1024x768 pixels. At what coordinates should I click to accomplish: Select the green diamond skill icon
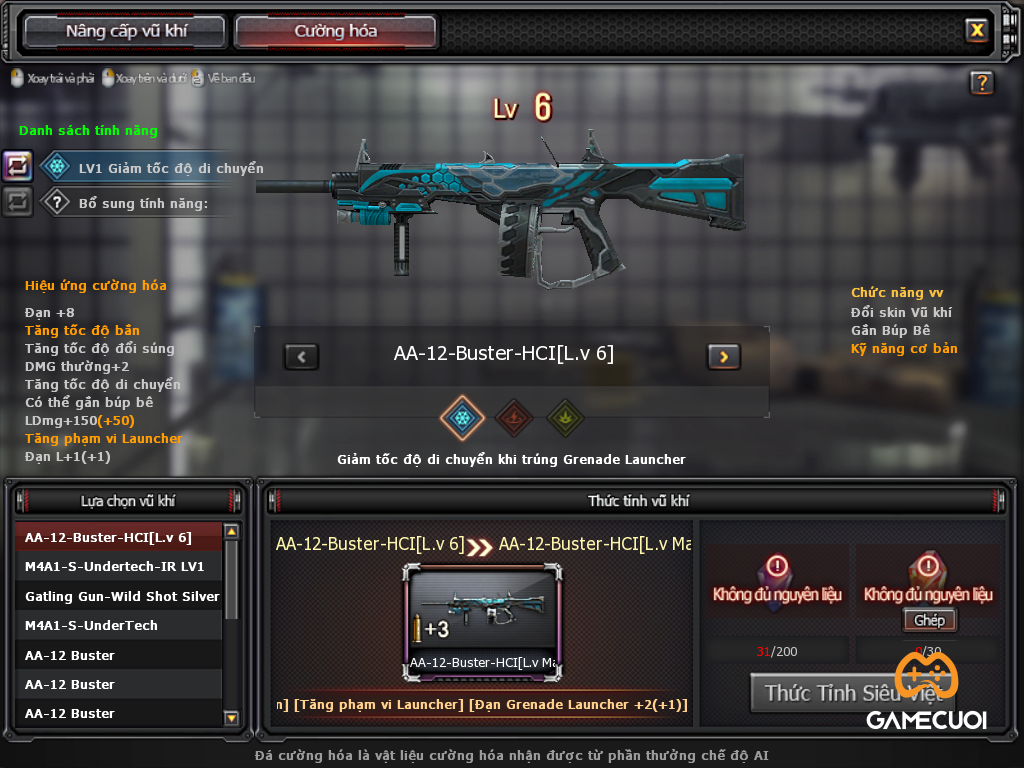click(x=565, y=417)
